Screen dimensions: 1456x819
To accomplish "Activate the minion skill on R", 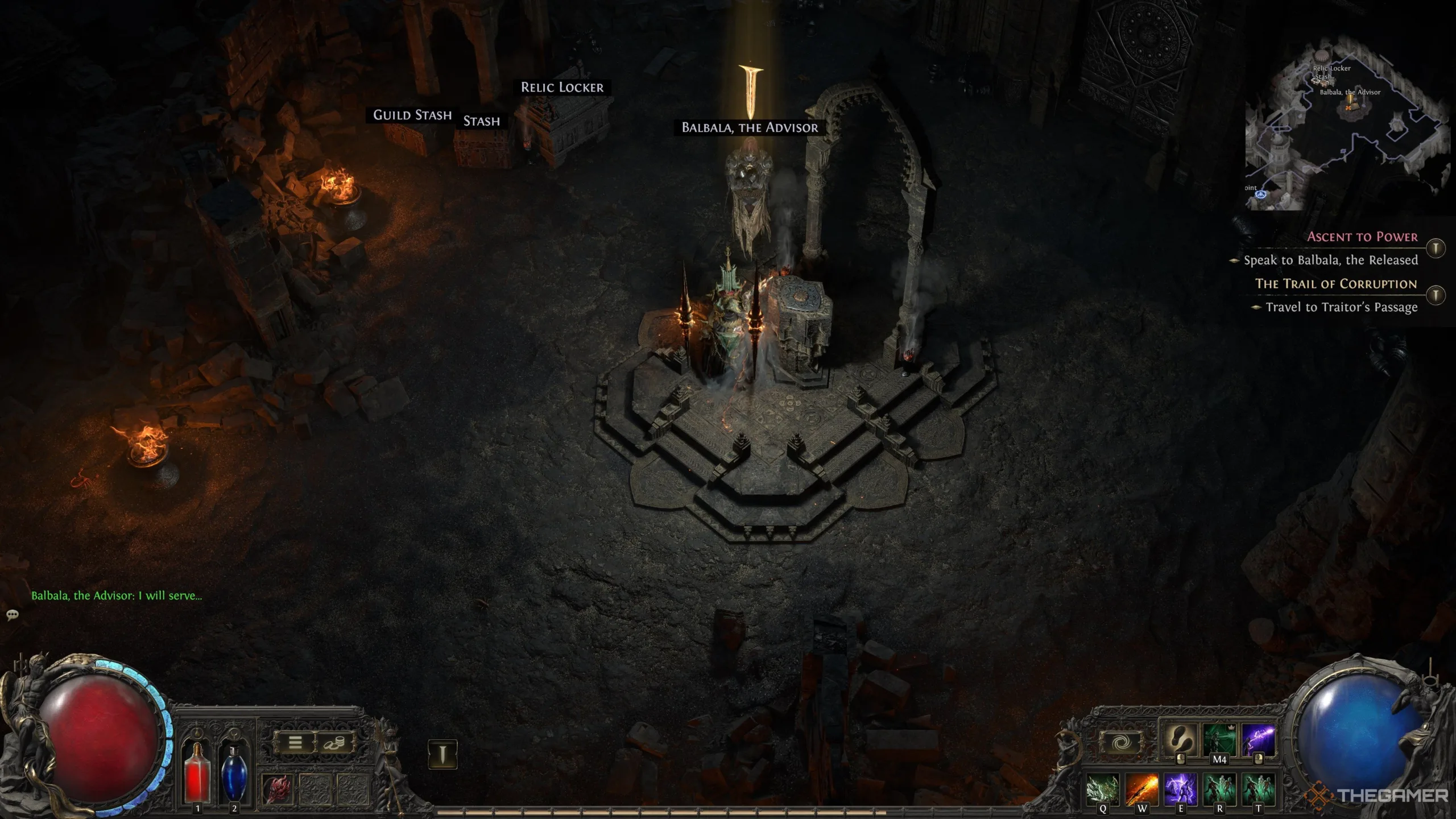I will pyautogui.click(x=1219, y=789).
